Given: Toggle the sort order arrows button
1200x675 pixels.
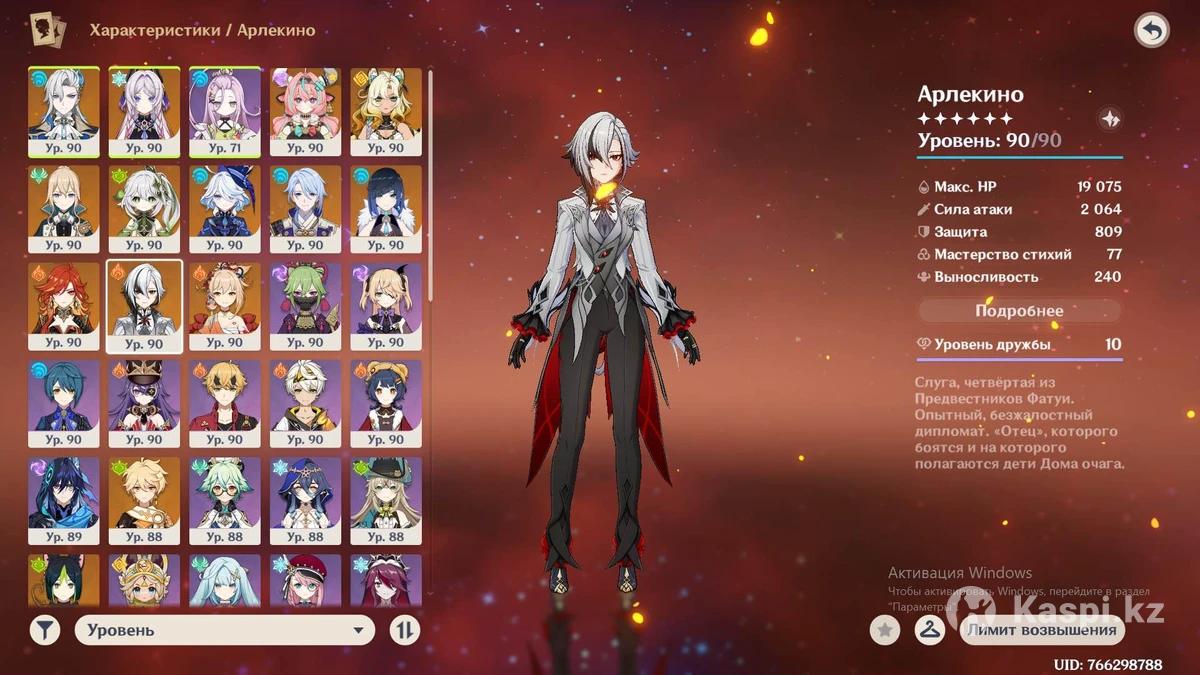Looking at the screenshot, I should point(405,630).
